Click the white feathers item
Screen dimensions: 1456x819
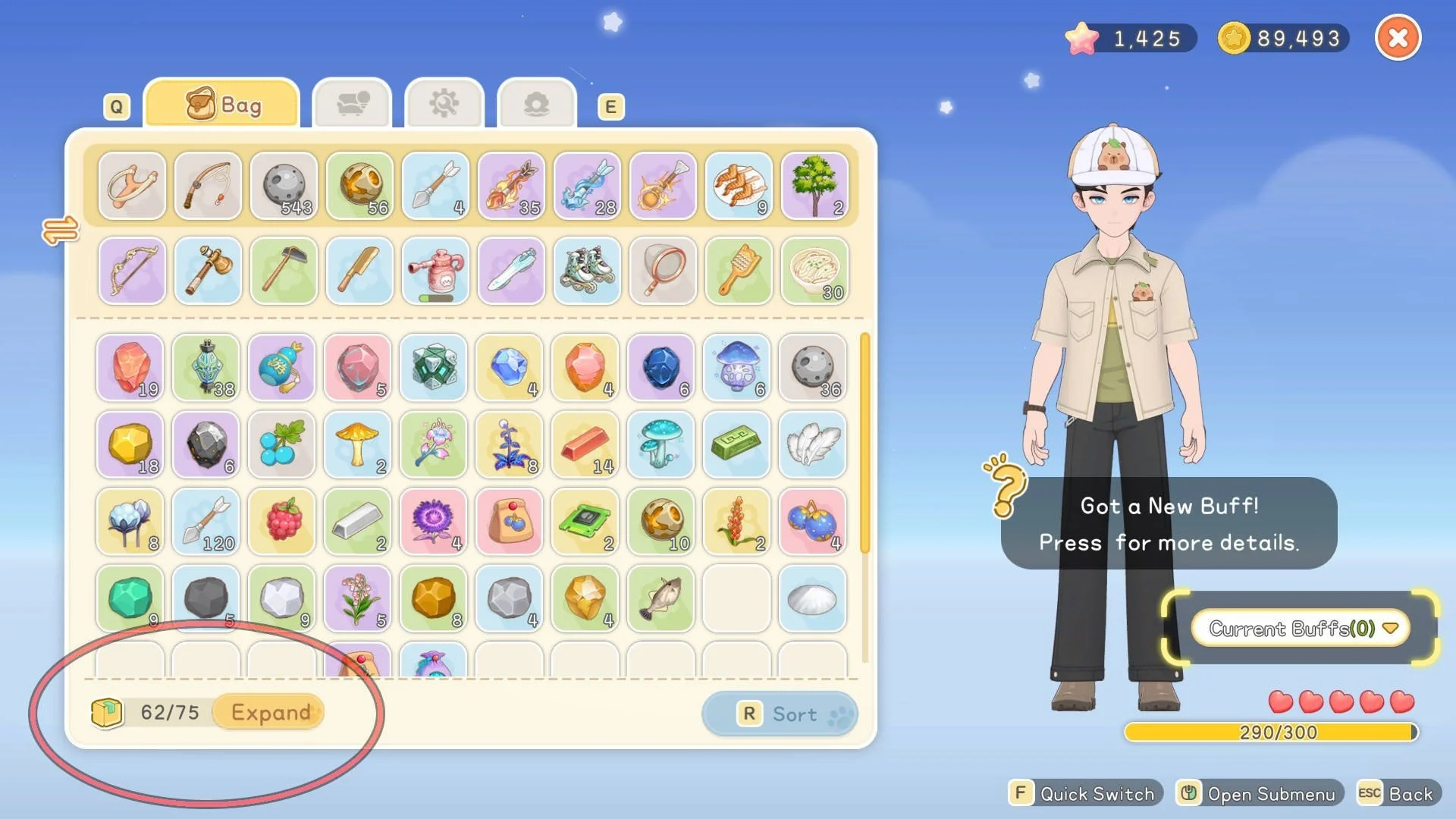812,445
